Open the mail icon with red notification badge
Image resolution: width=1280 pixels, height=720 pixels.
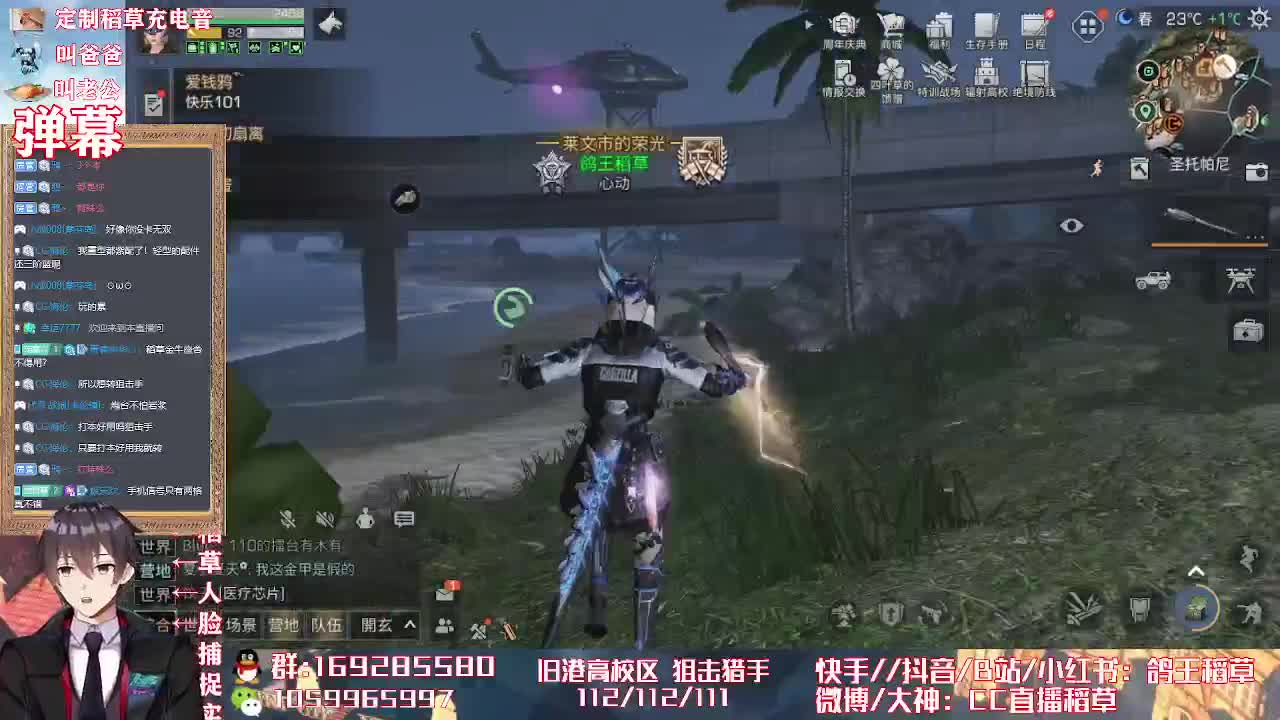pos(443,593)
